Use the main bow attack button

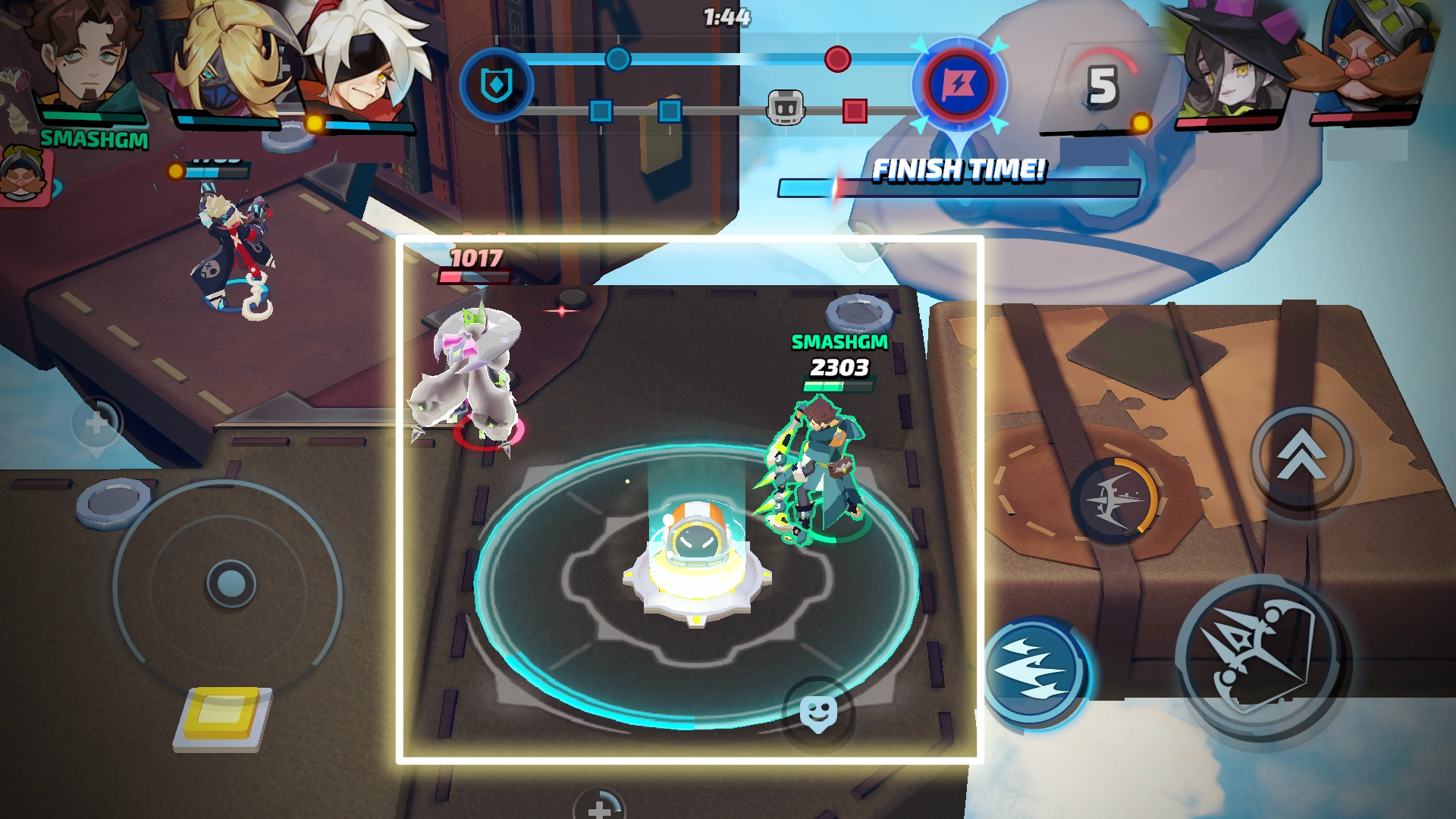(x=1260, y=657)
